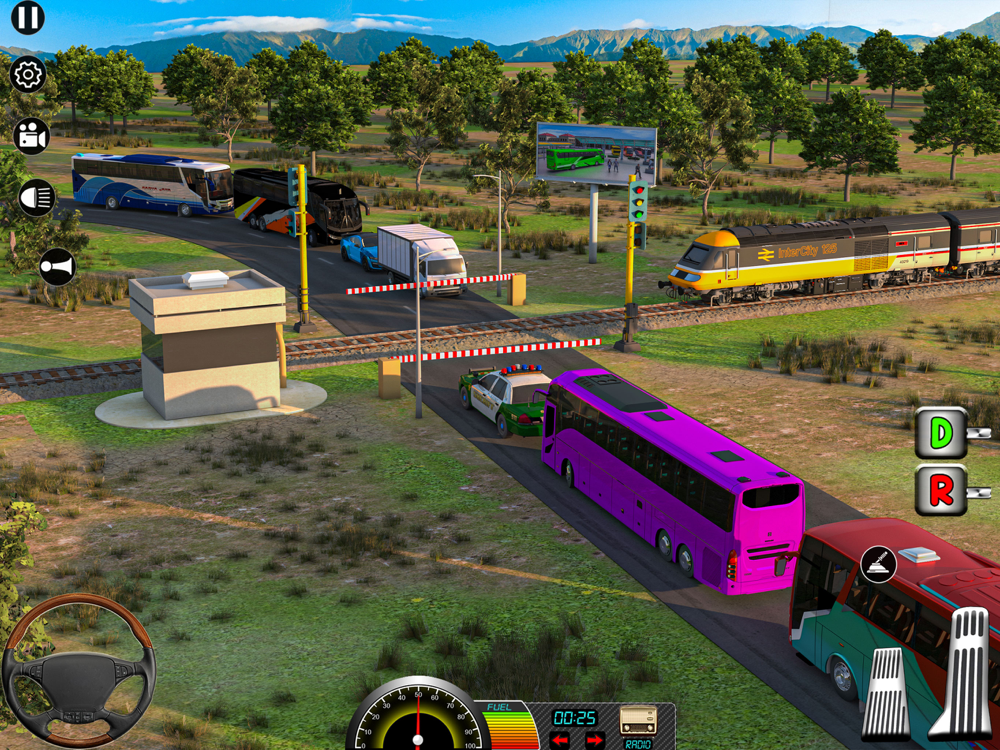Image resolution: width=1000 pixels, height=750 pixels.
Task: Switch the camera view
Action: tap(32, 136)
